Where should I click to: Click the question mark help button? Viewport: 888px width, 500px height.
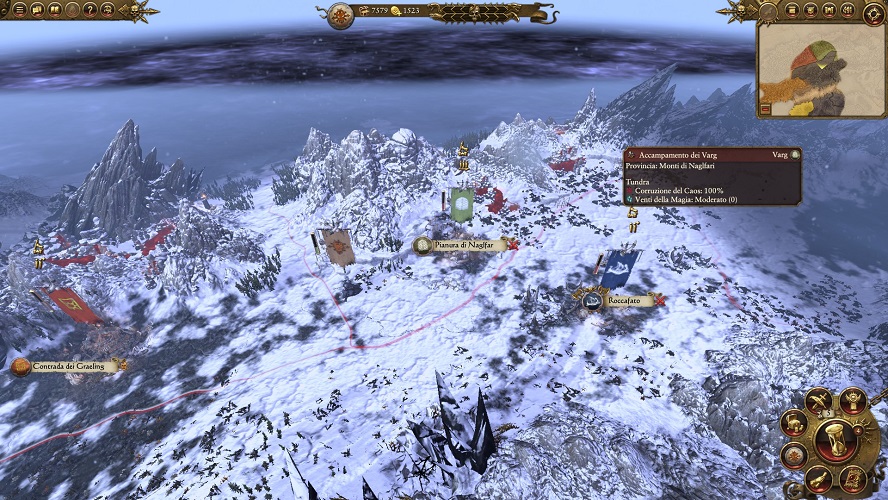pyautogui.click(x=90, y=10)
